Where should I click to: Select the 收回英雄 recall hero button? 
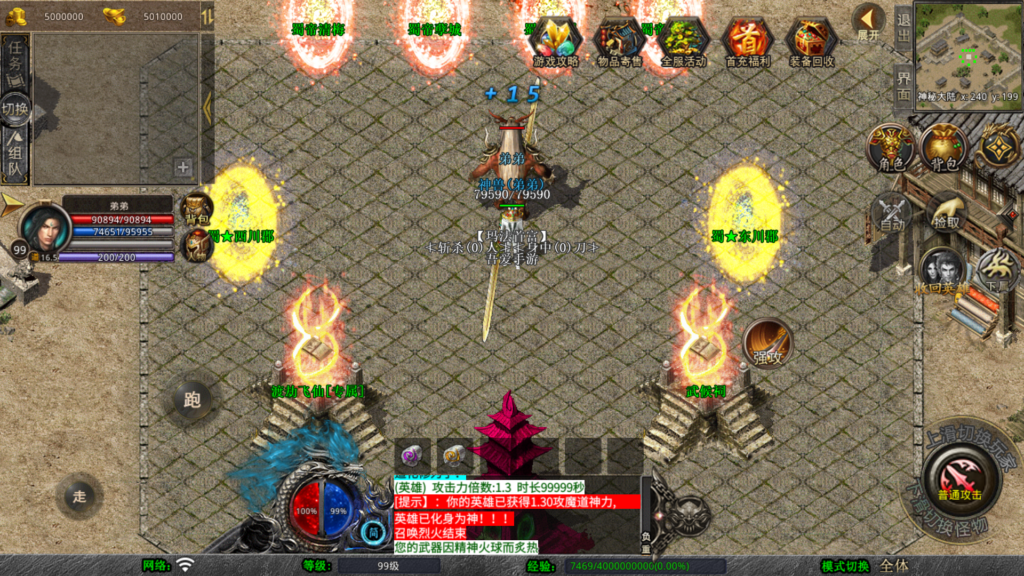point(942,270)
